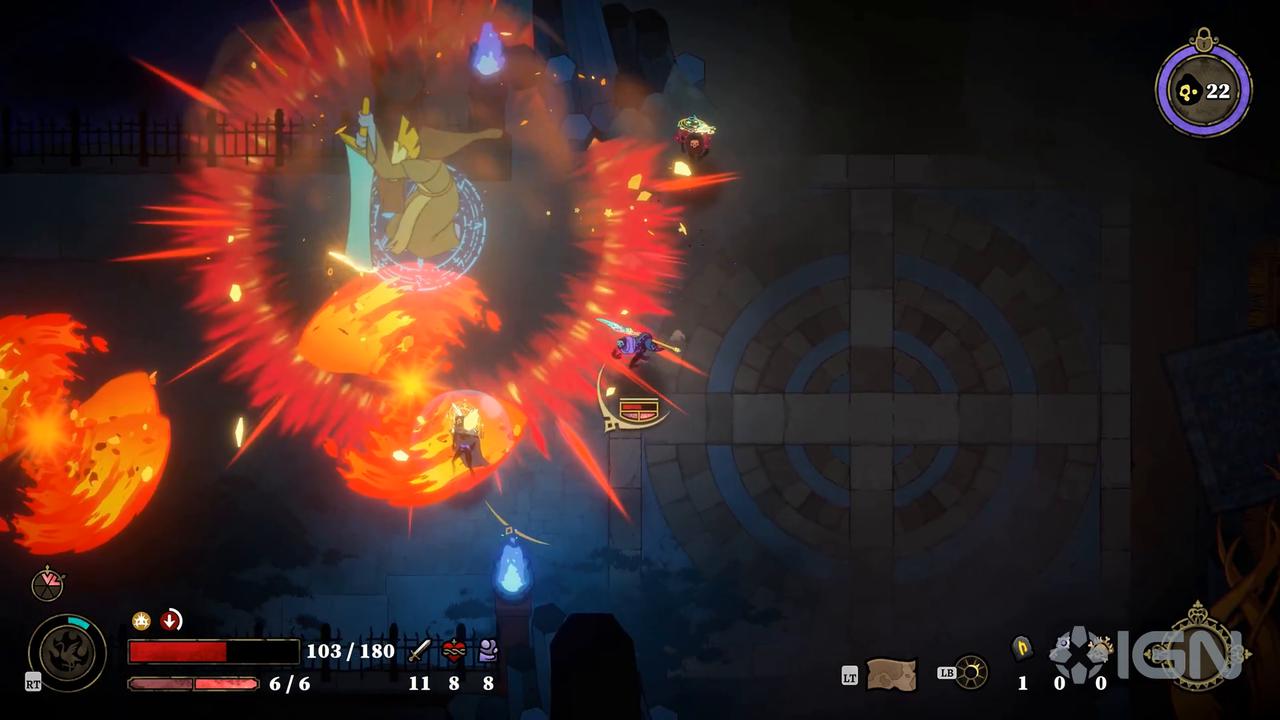This screenshot has width=1280, height=720.
Task: Click the potion charge bar showing 6/6
Action: click(194, 683)
